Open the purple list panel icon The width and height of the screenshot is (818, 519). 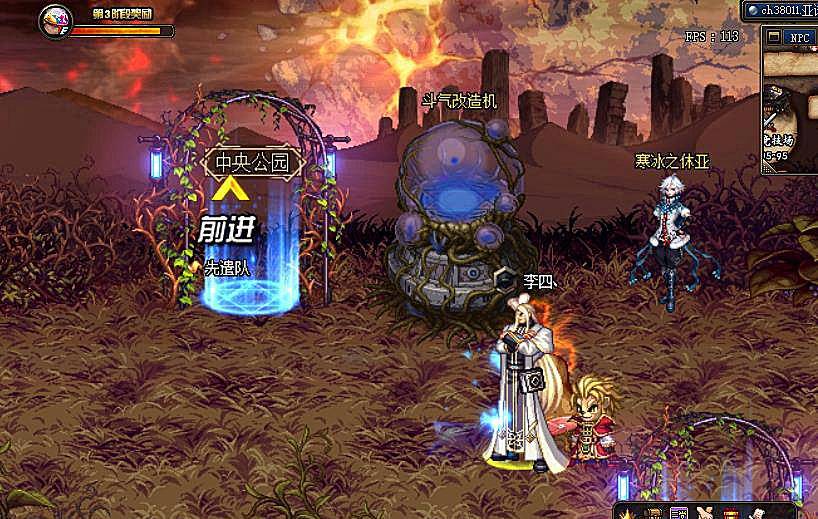tap(679, 513)
